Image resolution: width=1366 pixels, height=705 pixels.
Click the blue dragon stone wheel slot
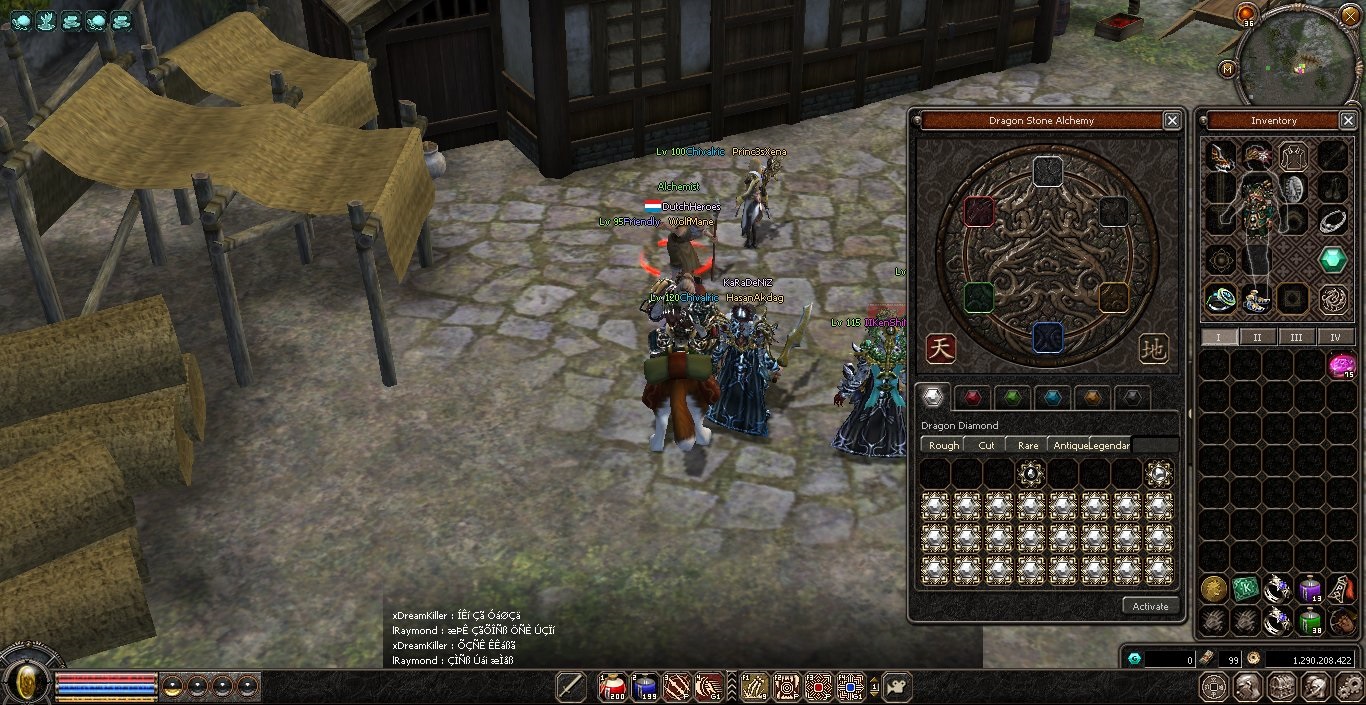(x=1047, y=336)
